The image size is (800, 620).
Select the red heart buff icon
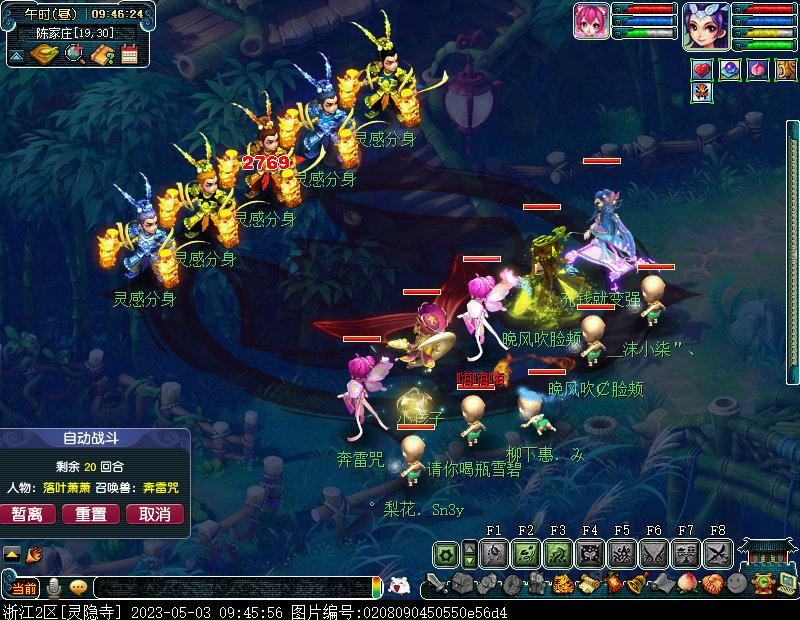(702, 70)
